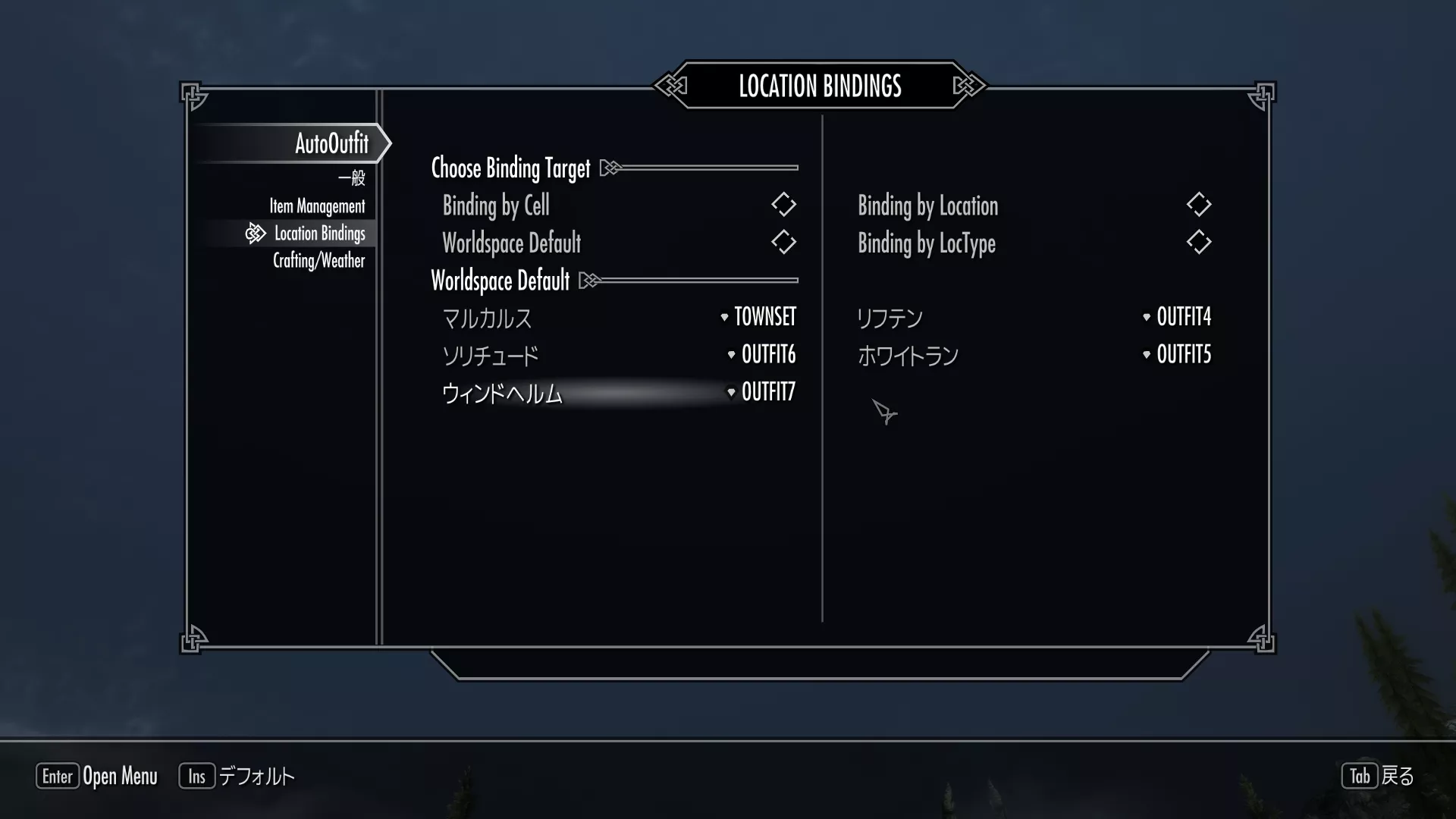Switch to the Item Management page
This screenshot has width=1456, height=819.
click(317, 206)
